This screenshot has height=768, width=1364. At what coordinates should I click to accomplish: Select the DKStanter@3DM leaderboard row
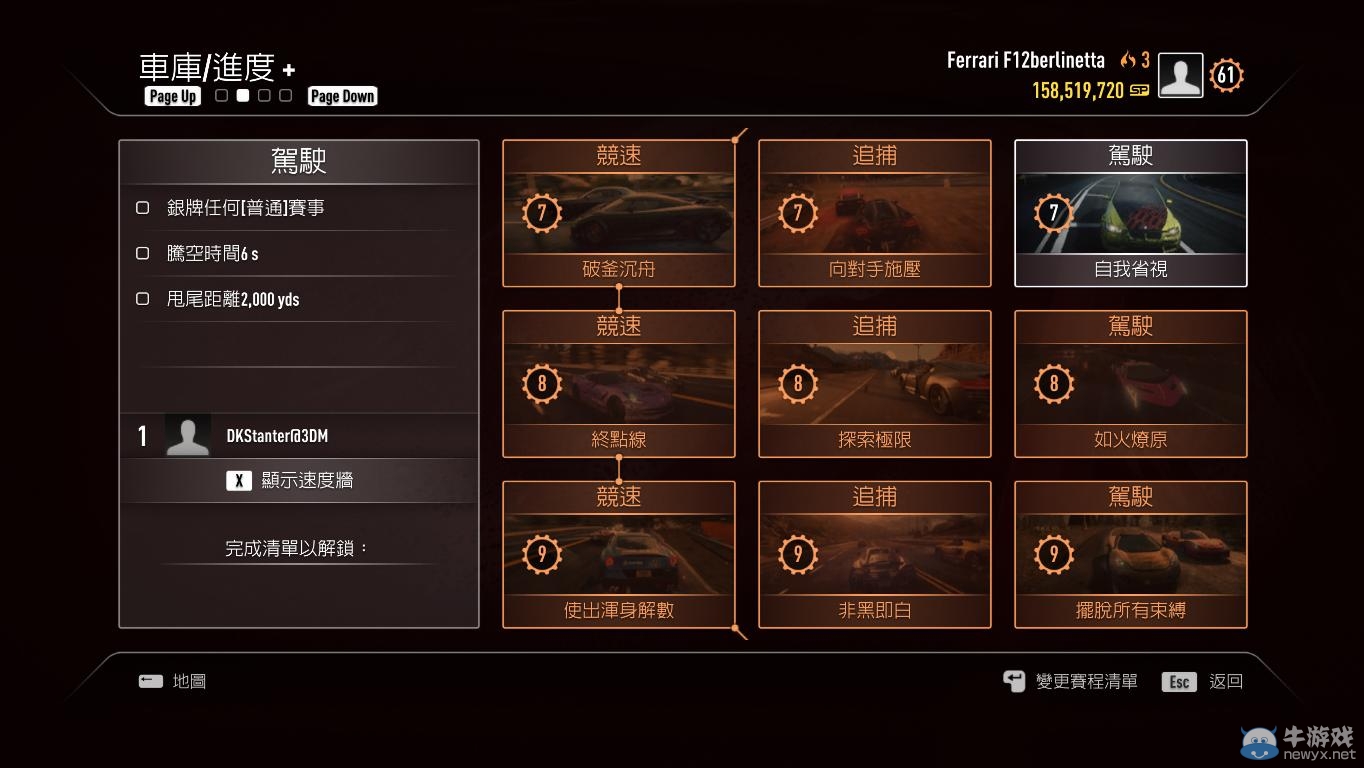click(298, 436)
